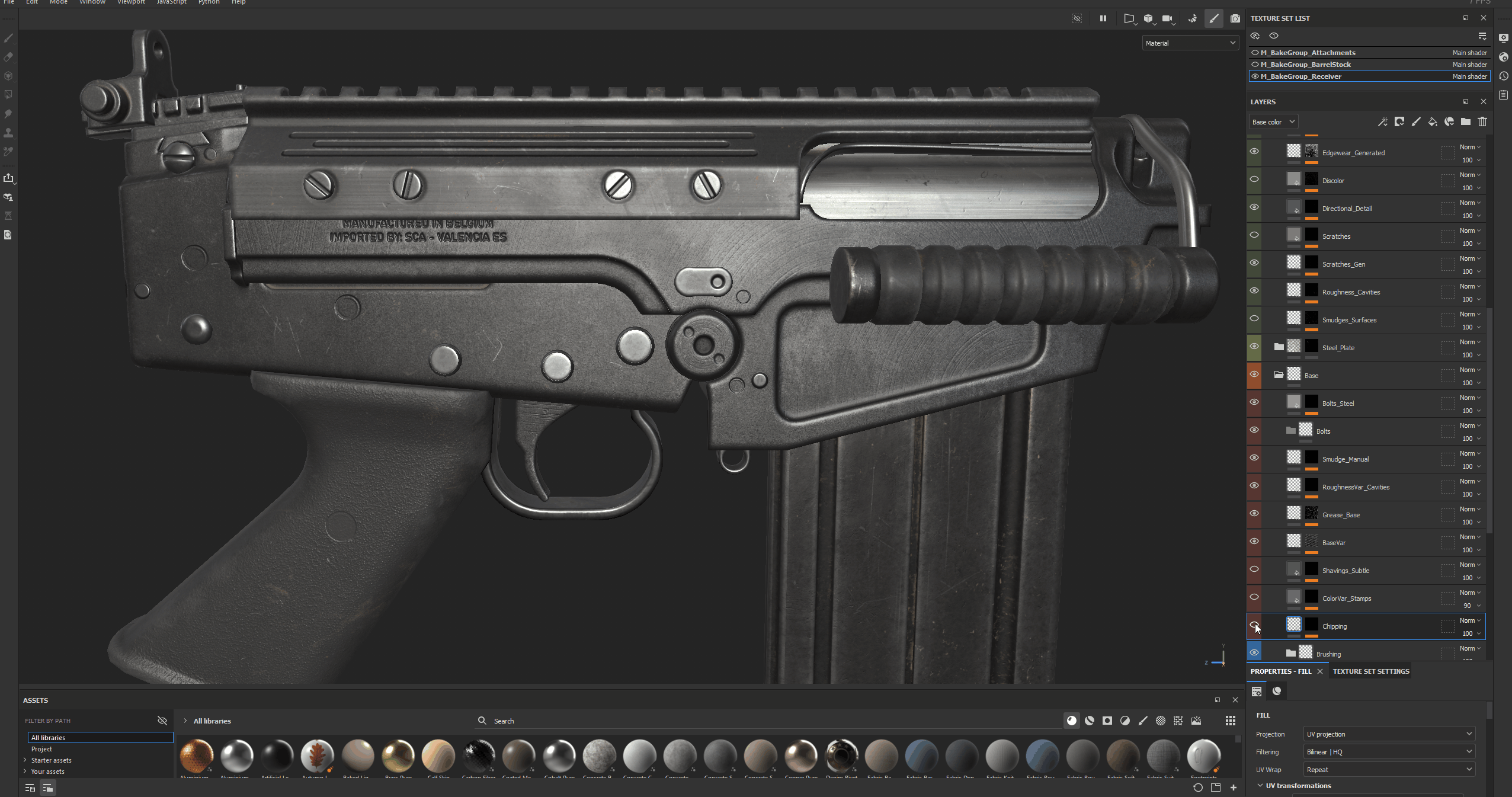This screenshot has width=1512, height=797.
Task: Show the Chipping layer
Action: [x=1255, y=625]
